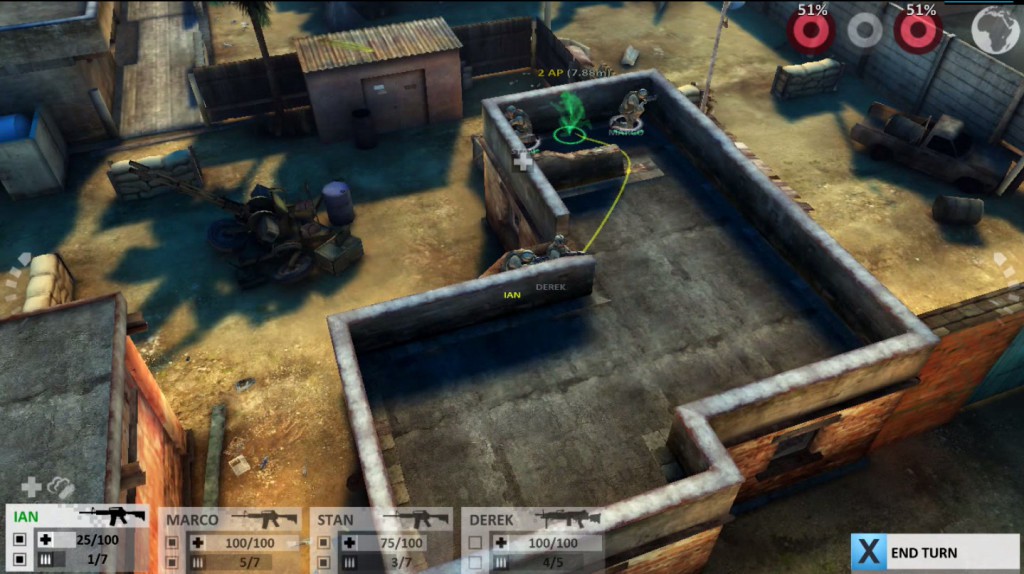Choose Stan's squad panel
Screen dimensions: 1024x574
(382, 540)
